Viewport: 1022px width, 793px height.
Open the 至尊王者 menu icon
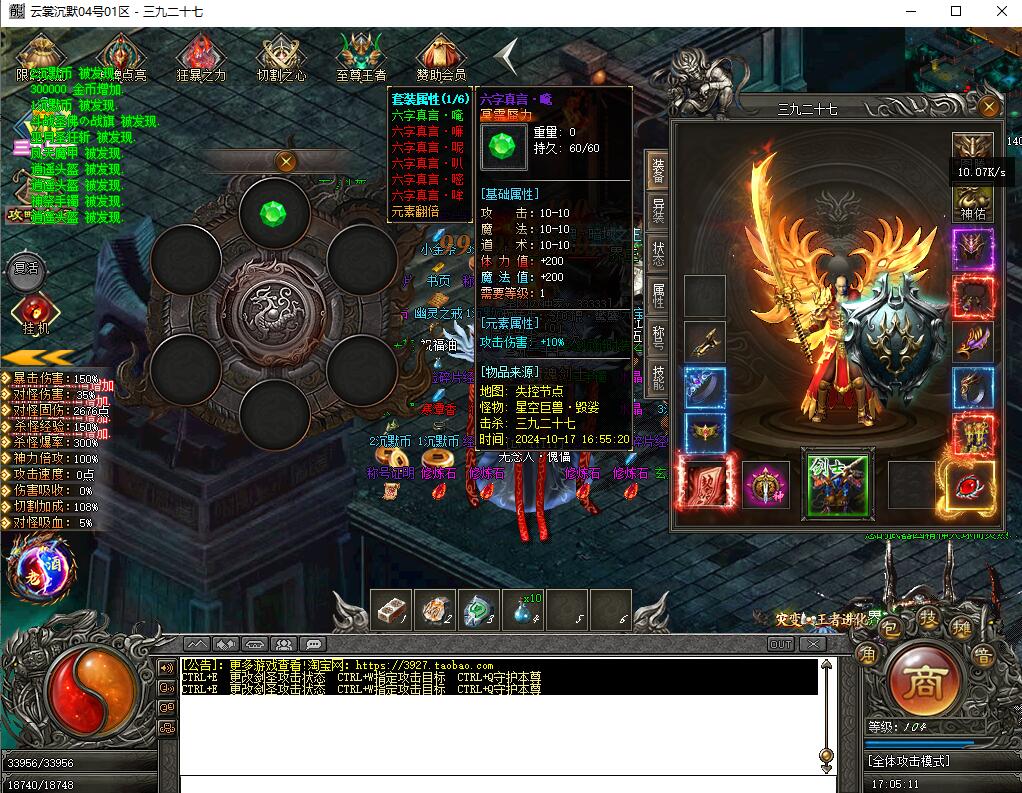(x=361, y=58)
